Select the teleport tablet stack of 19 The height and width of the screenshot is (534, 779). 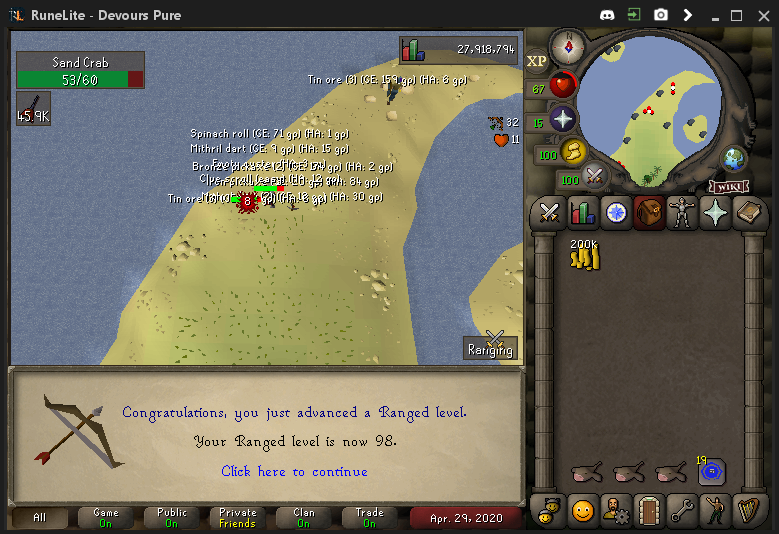pos(712,471)
